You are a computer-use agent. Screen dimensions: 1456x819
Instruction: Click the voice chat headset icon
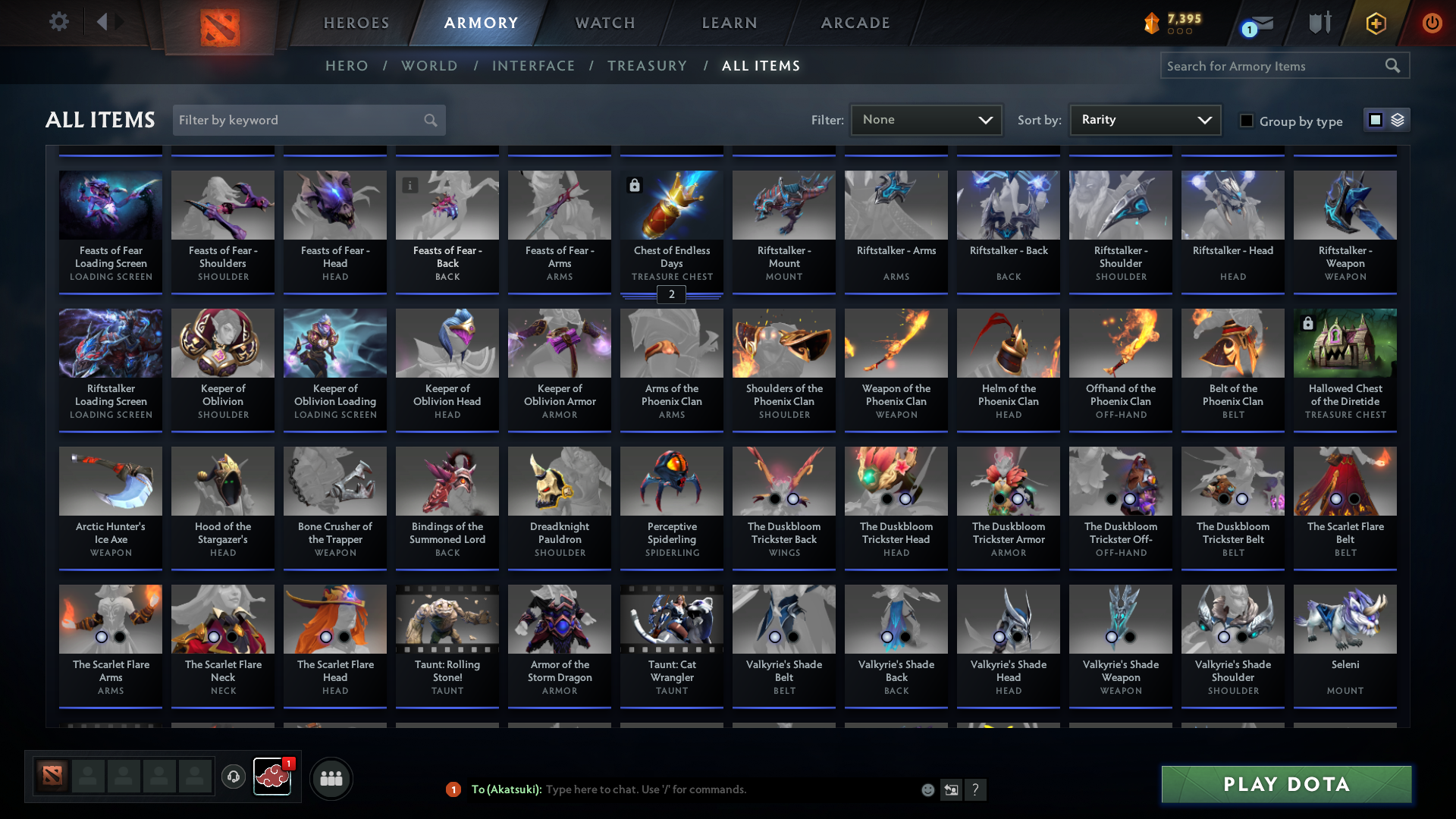[x=233, y=777]
